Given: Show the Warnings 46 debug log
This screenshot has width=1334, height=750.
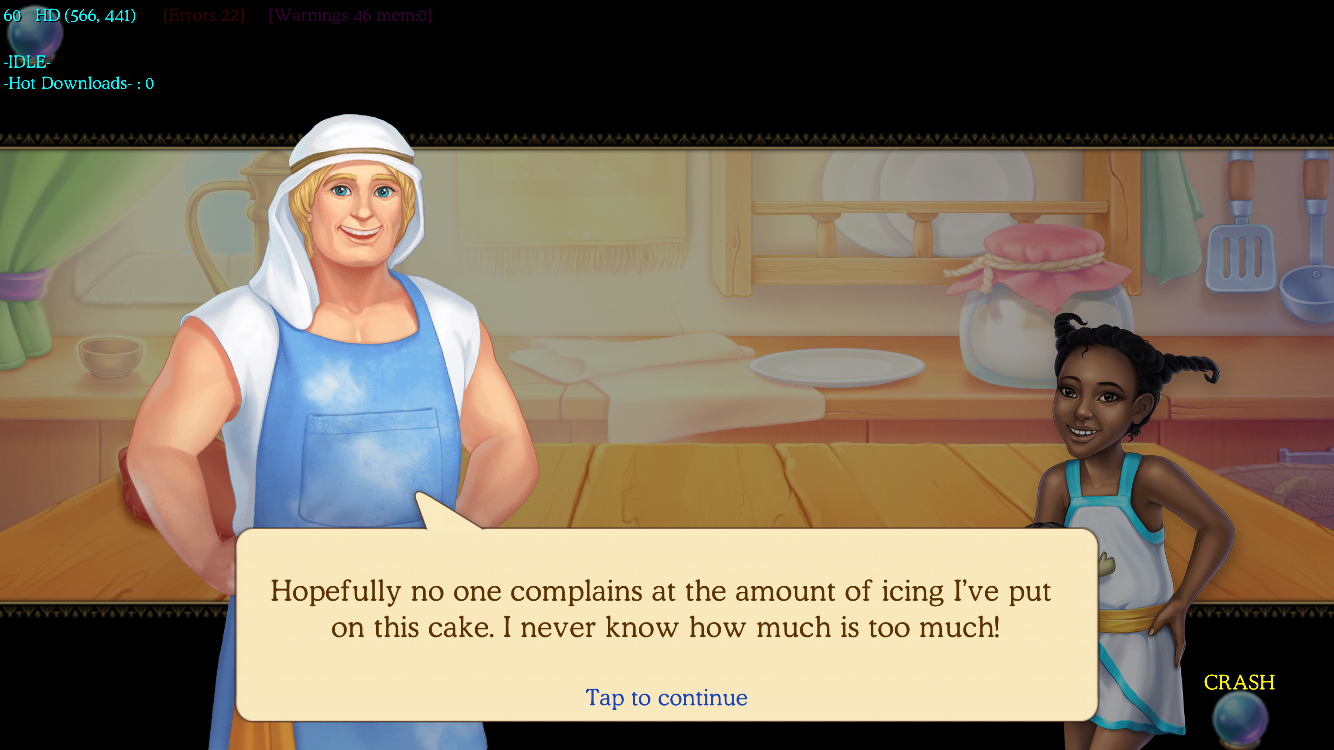Looking at the screenshot, I should coord(350,16).
